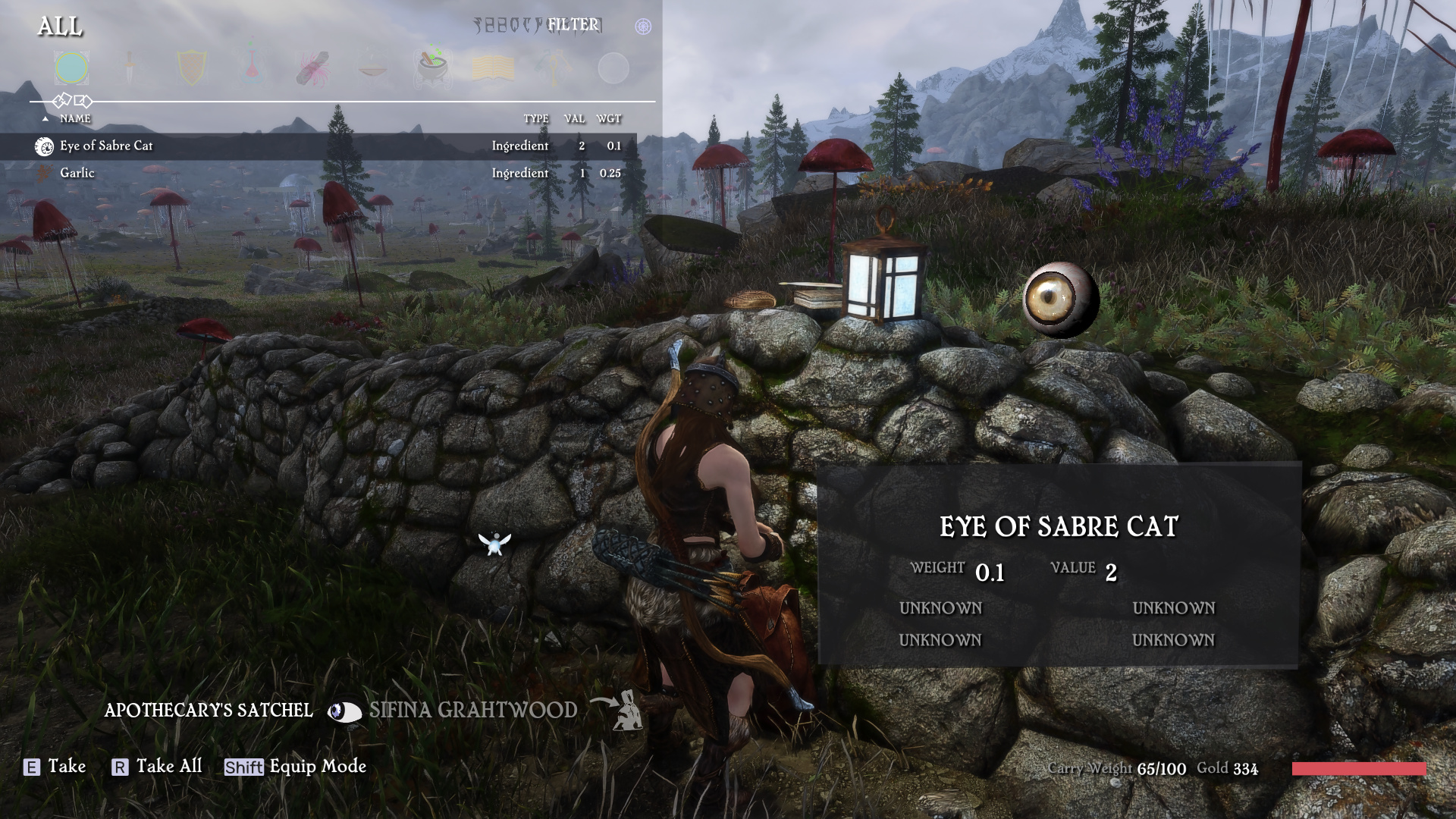Show the mortar ingredients category
This screenshot has height=819, width=1456.
(433, 68)
